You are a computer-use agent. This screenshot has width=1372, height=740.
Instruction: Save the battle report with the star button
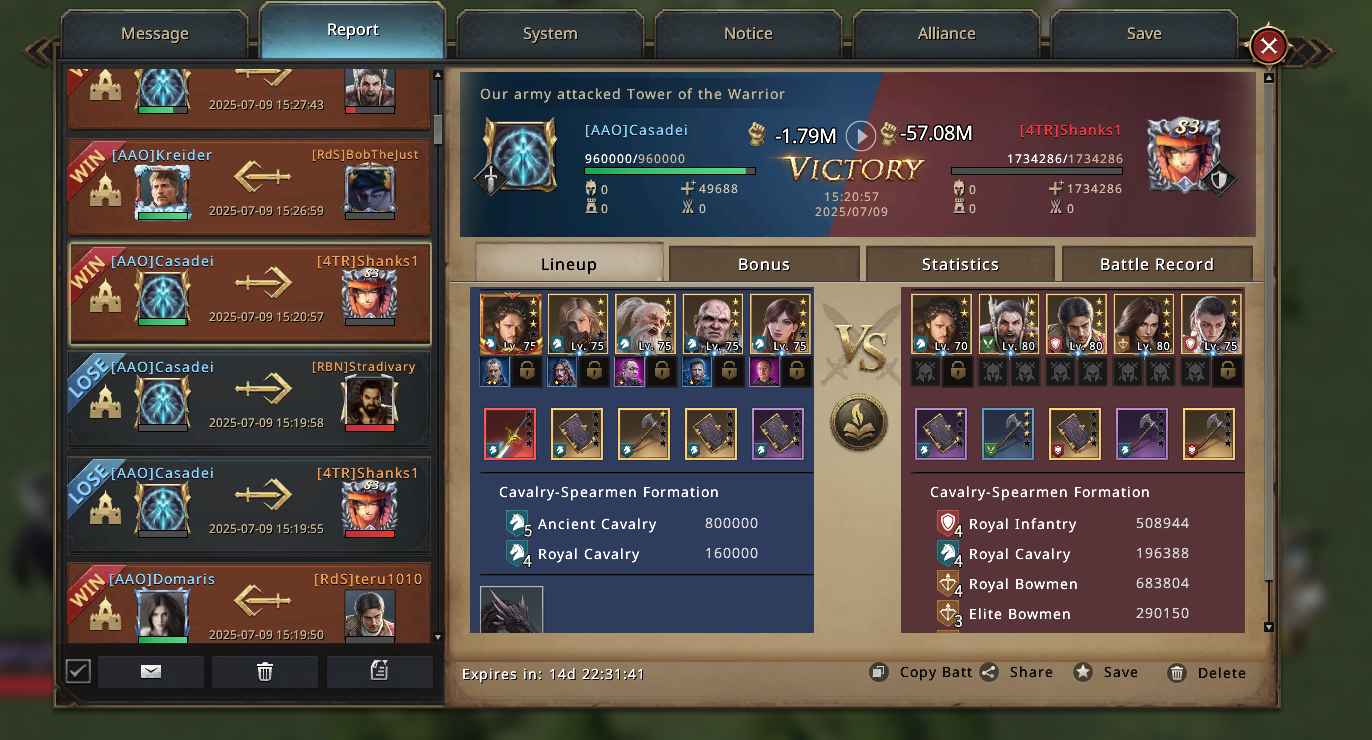coord(1106,672)
